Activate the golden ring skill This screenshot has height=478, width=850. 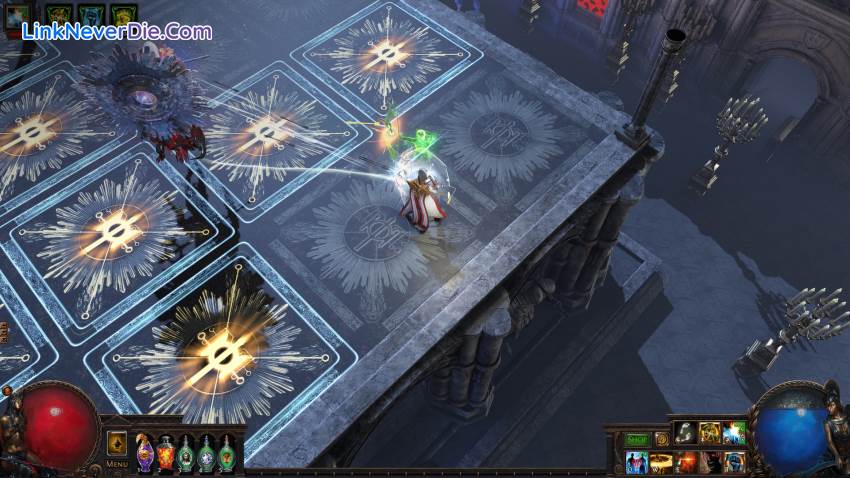(661, 462)
